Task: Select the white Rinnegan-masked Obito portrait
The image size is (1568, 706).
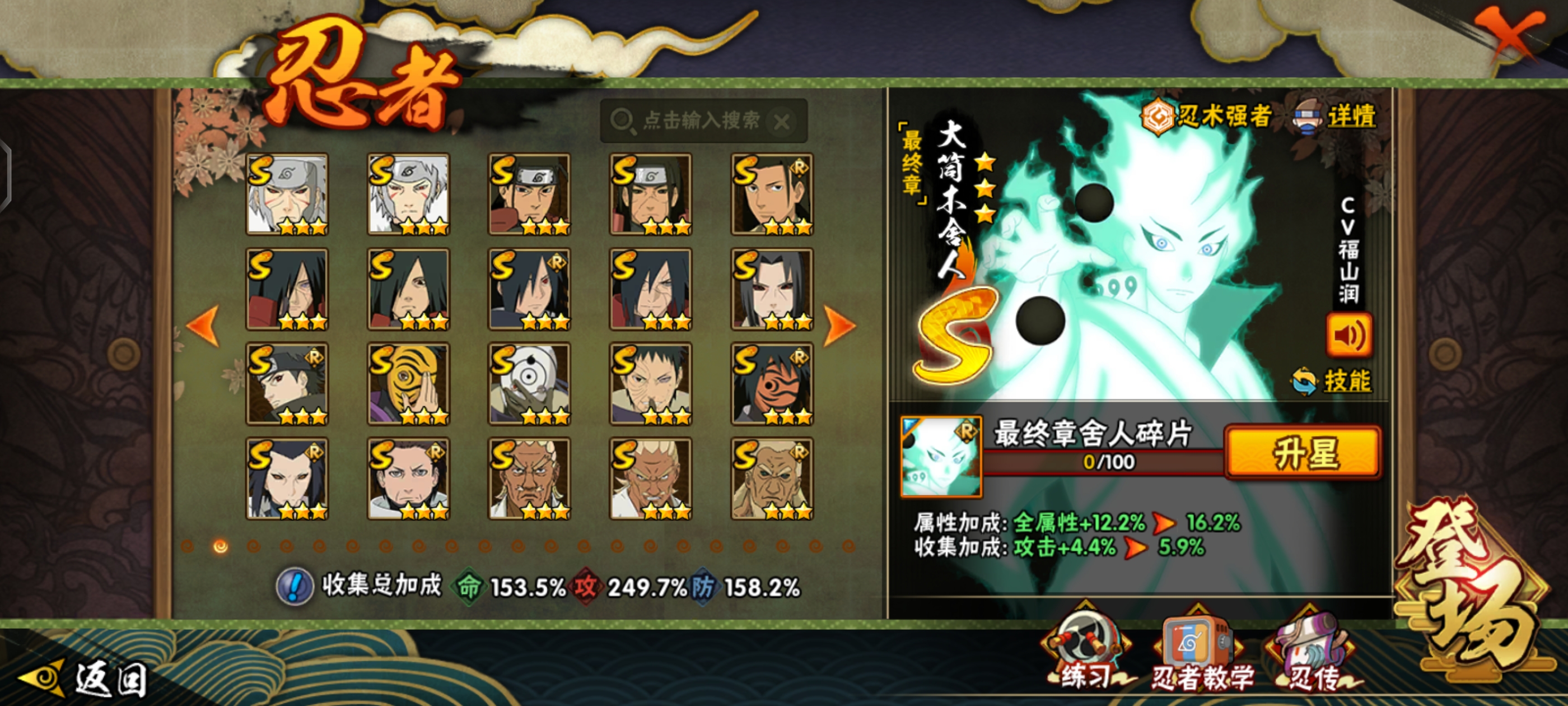Action: coord(529,384)
